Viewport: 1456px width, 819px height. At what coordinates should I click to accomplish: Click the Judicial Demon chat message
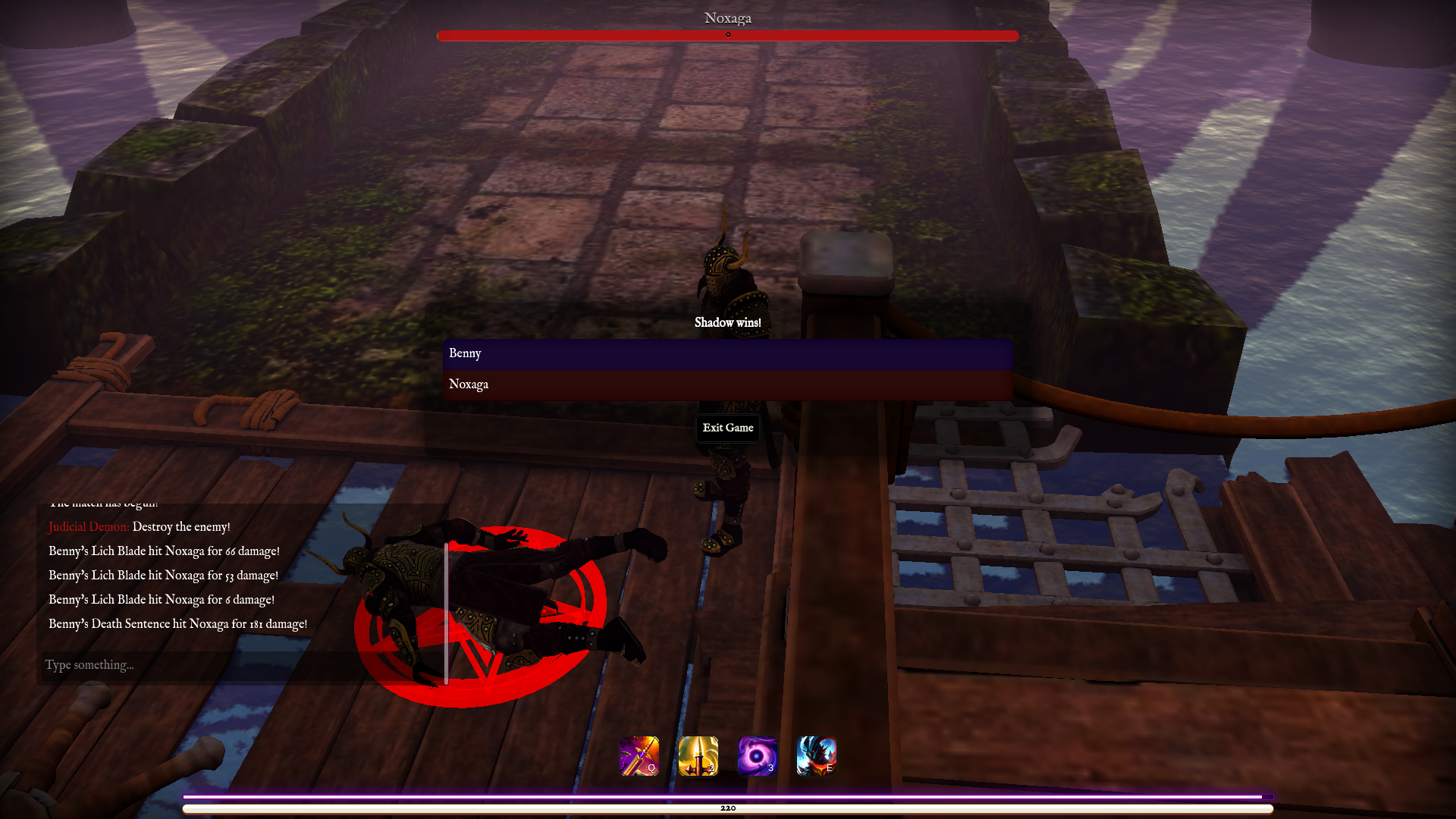click(x=139, y=526)
